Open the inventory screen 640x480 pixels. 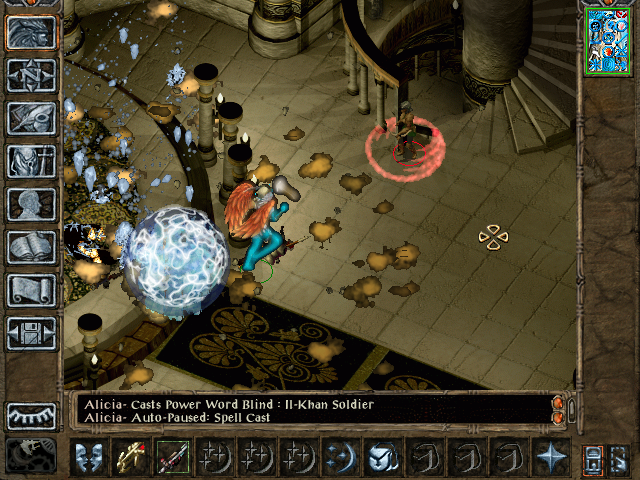(x=31, y=161)
